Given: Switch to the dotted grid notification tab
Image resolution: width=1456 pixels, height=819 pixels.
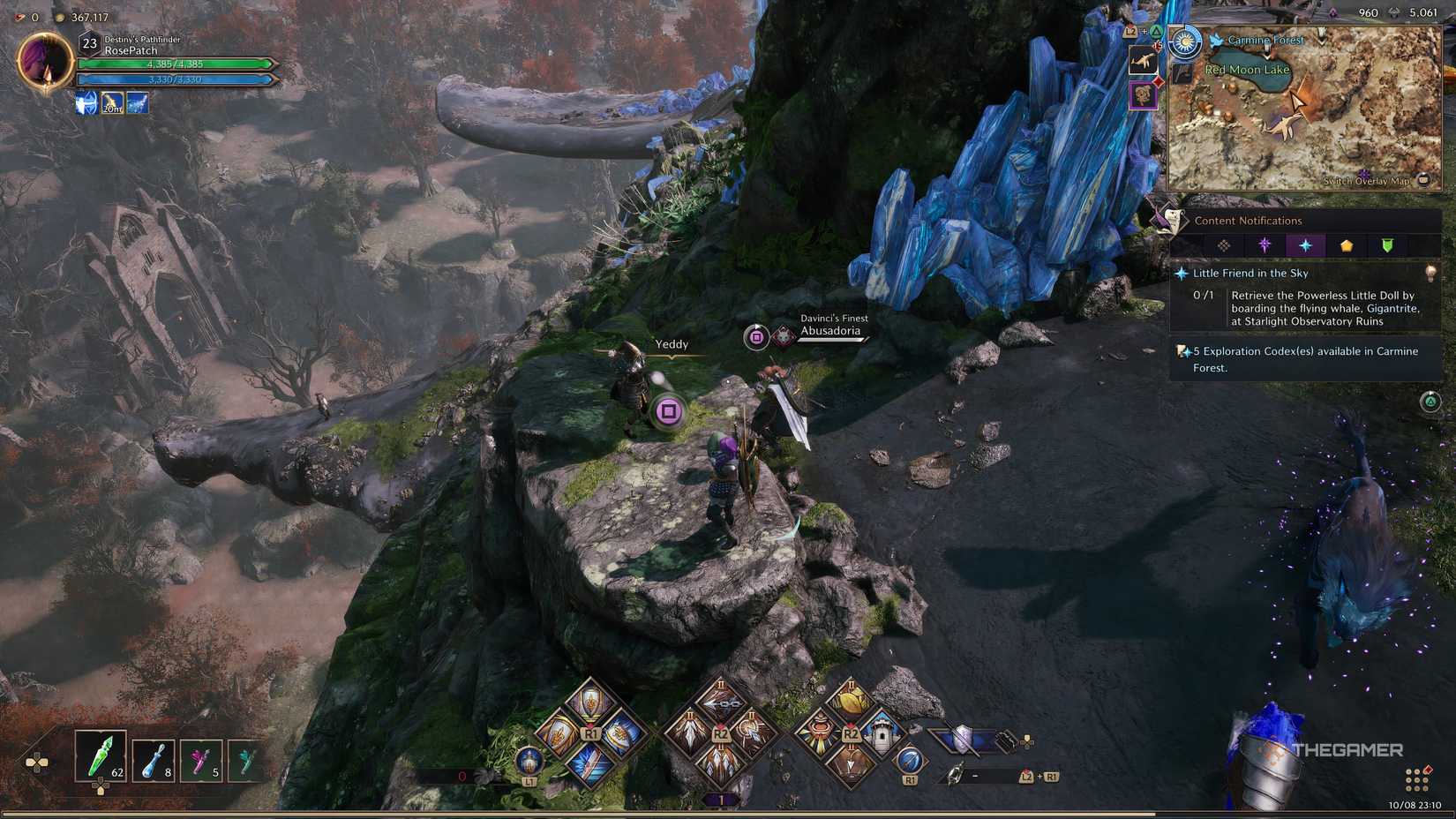Looking at the screenshot, I should (x=1223, y=245).
